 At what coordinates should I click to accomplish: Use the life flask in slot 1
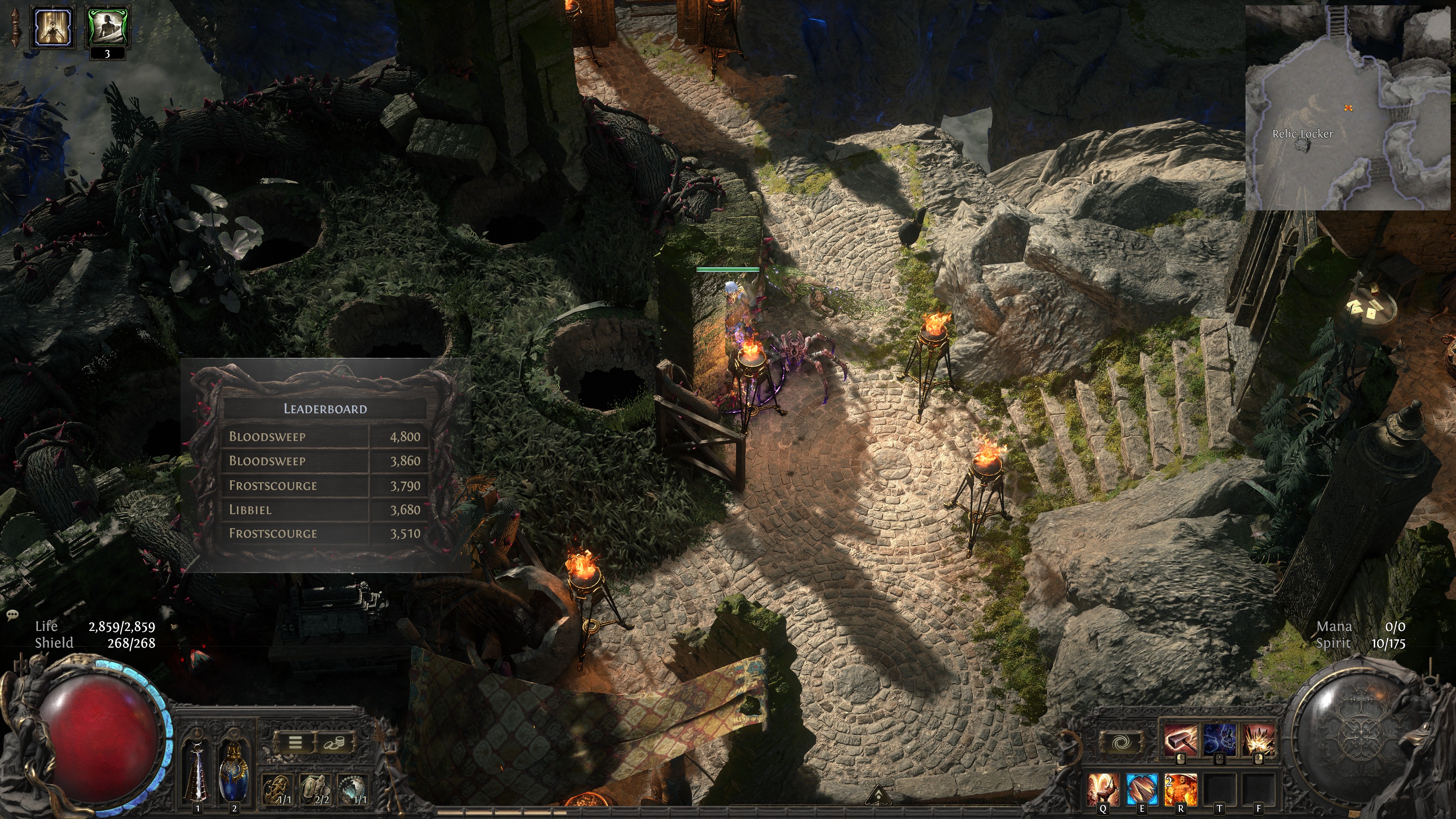(x=197, y=772)
